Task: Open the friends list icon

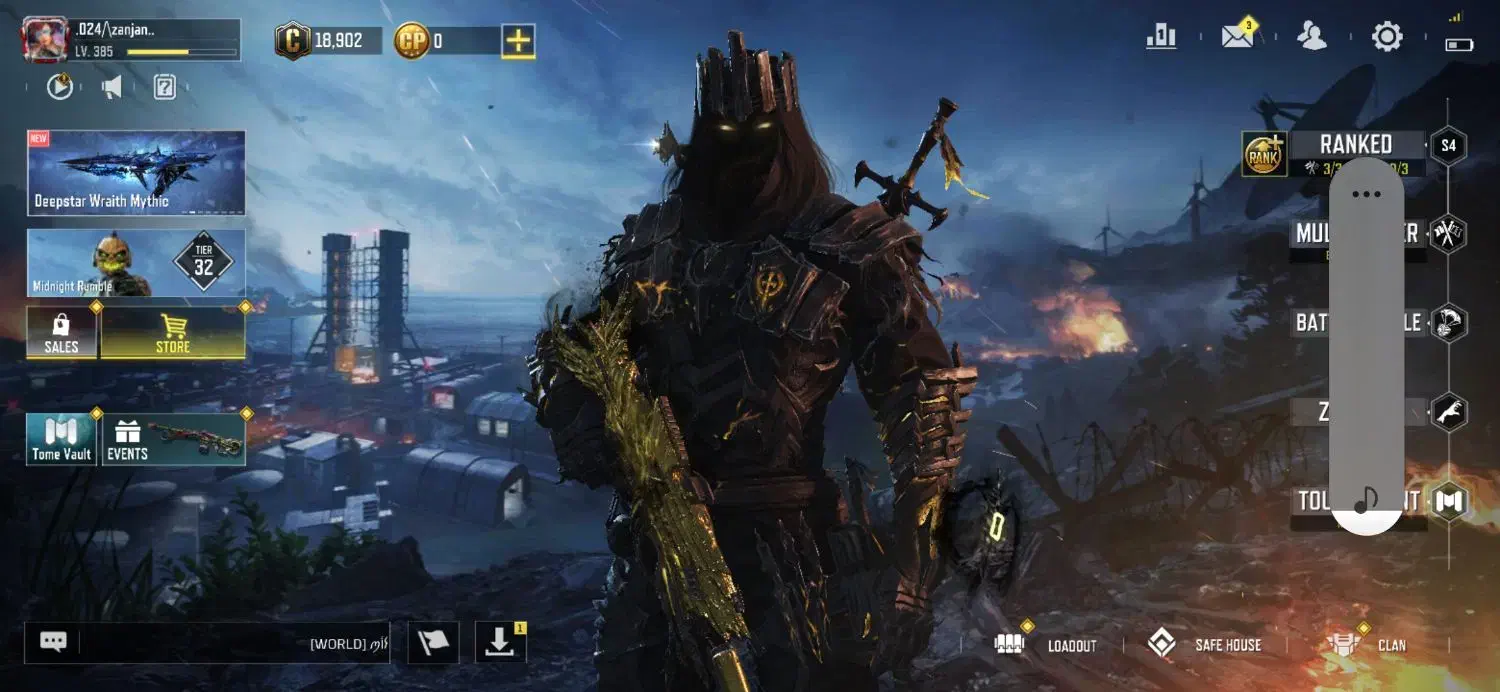Action: [x=1311, y=37]
